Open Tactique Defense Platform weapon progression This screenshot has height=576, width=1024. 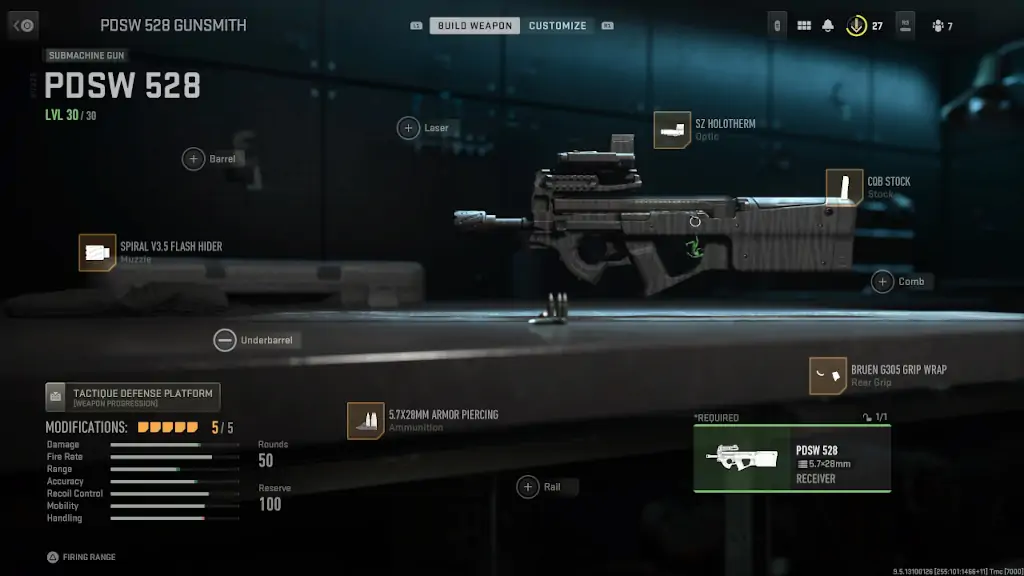(133, 397)
